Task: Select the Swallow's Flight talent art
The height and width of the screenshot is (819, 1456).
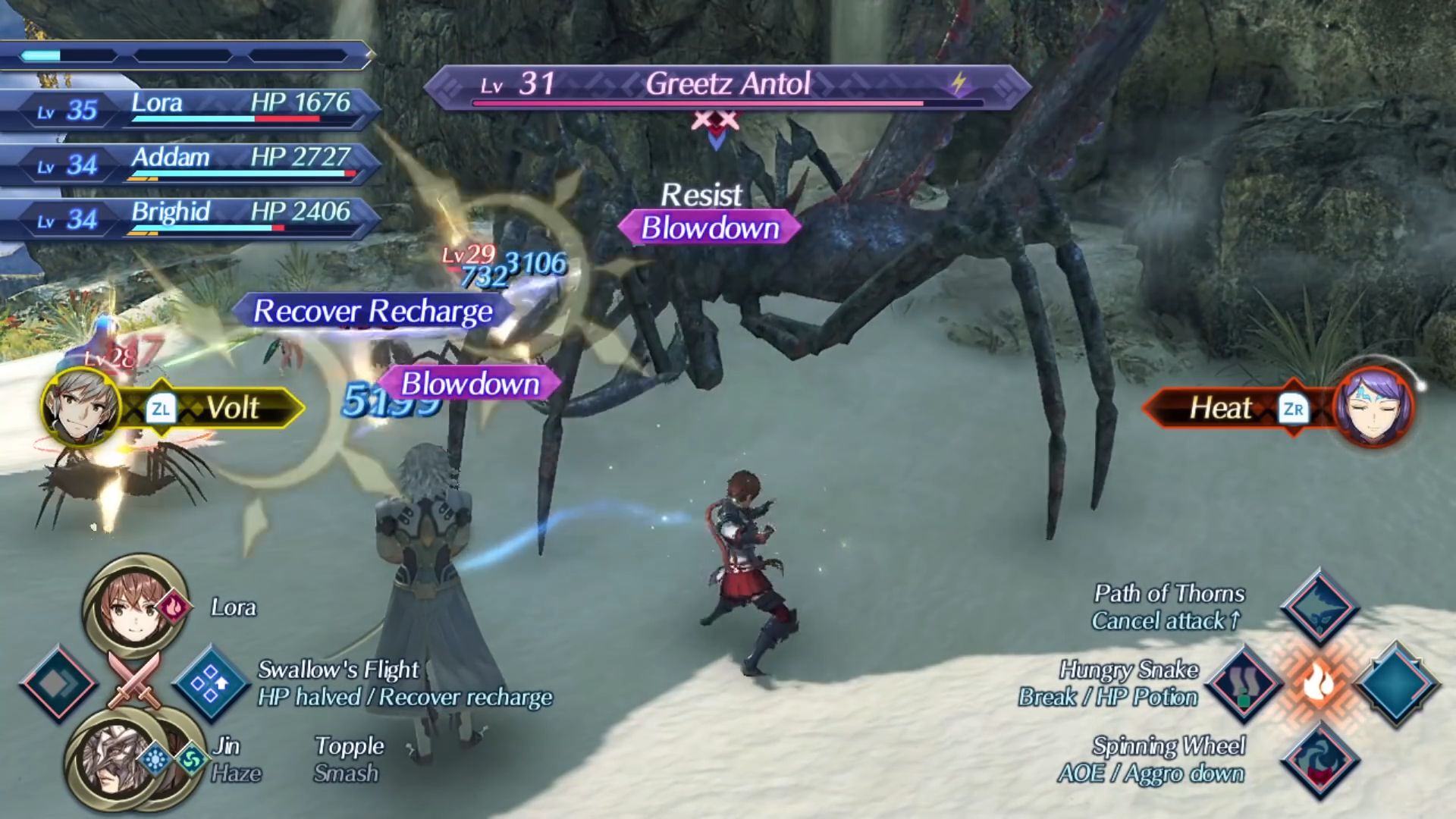Action: (x=210, y=683)
